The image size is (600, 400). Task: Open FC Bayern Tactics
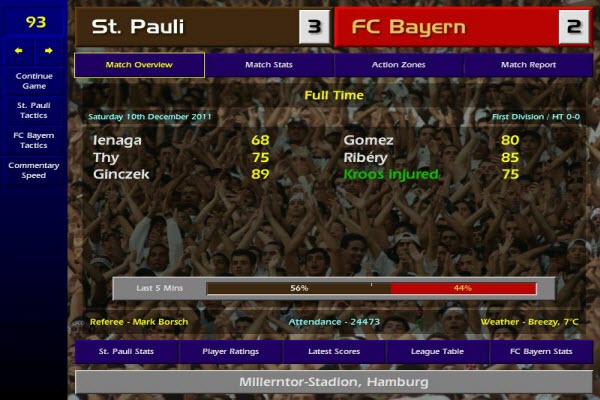[34, 139]
